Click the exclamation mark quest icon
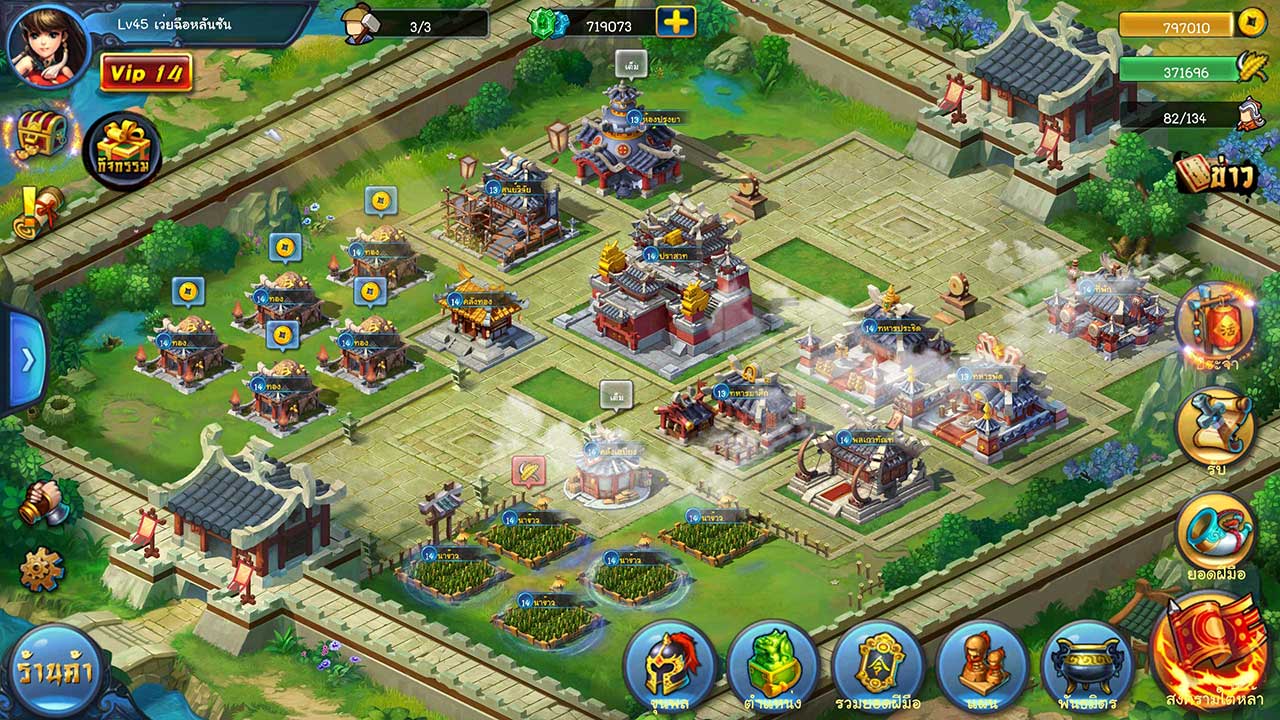 coord(37,211)
